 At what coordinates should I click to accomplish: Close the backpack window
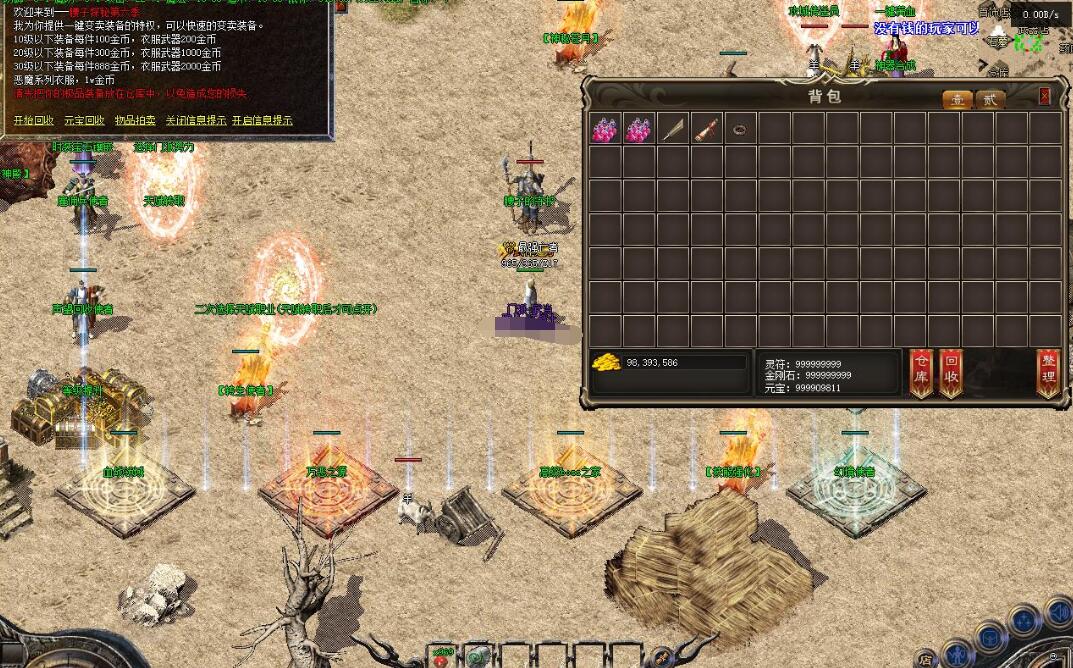point(1045,96)
